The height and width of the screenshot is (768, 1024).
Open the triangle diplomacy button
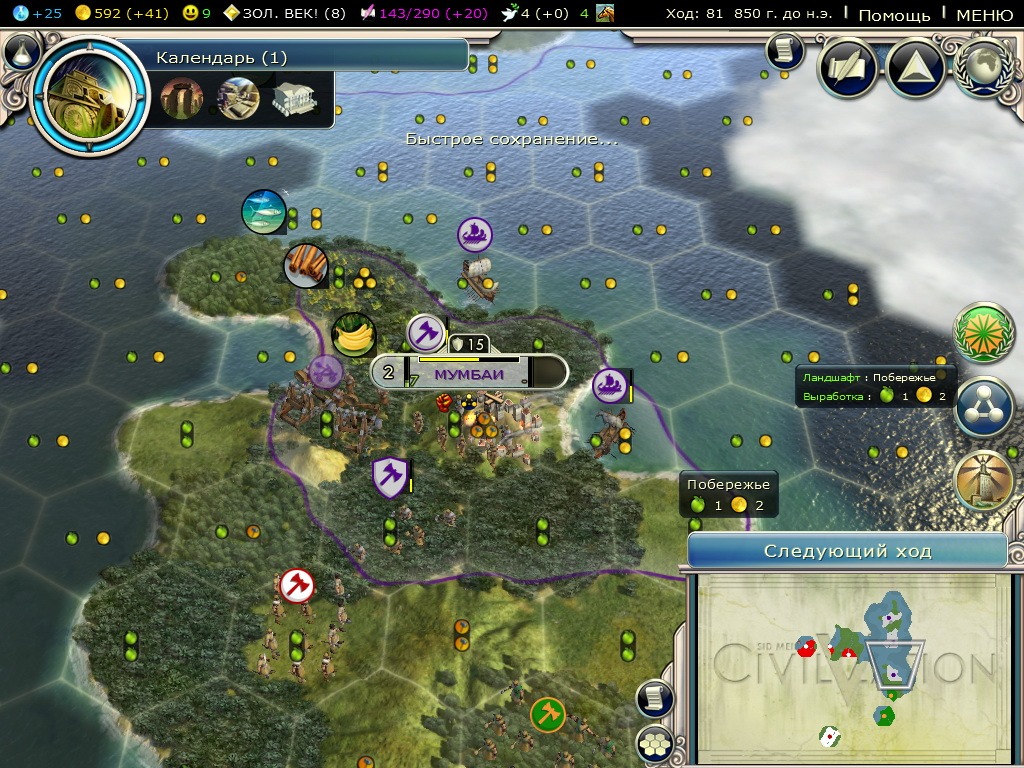tap(915, 68)
